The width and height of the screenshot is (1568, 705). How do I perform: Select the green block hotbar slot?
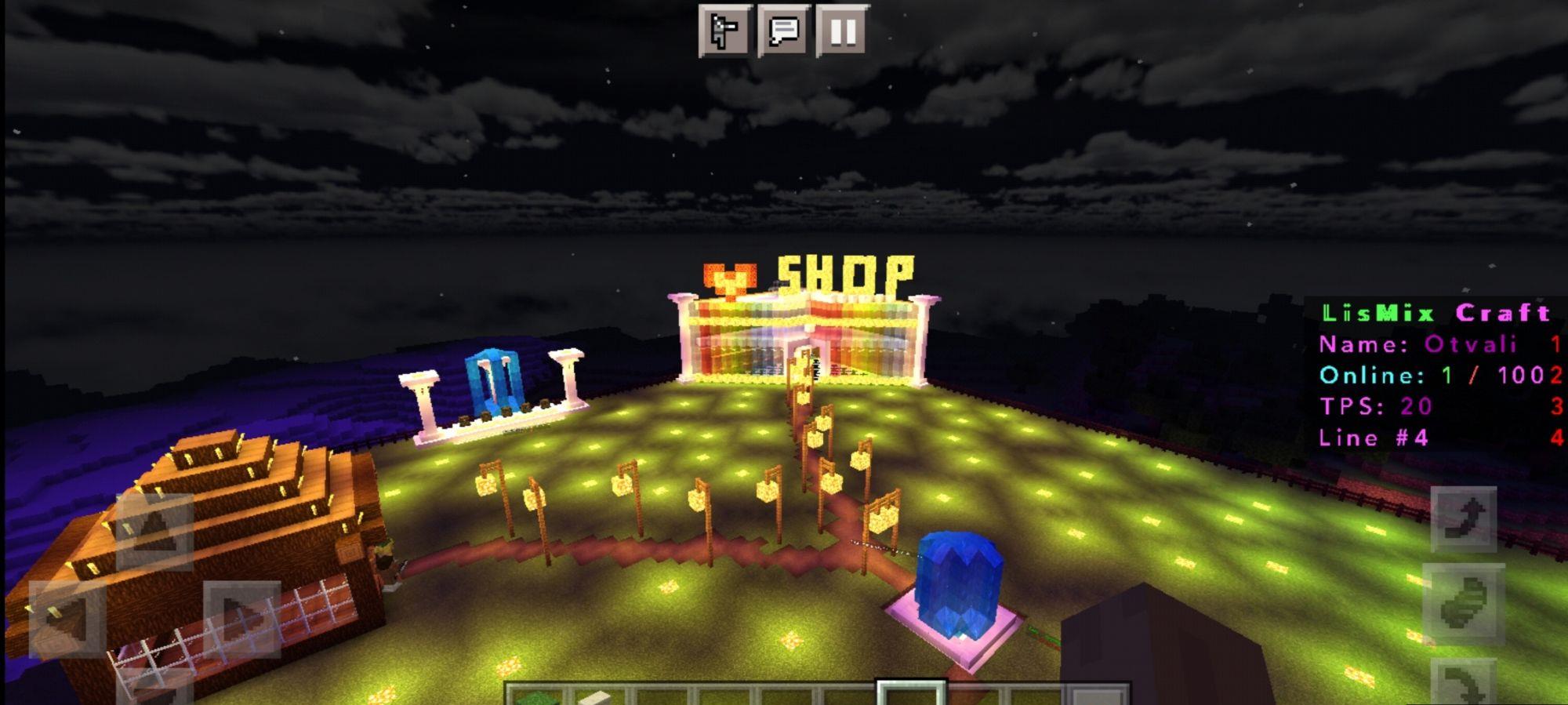pyautogui.click(x=535, y=696)
